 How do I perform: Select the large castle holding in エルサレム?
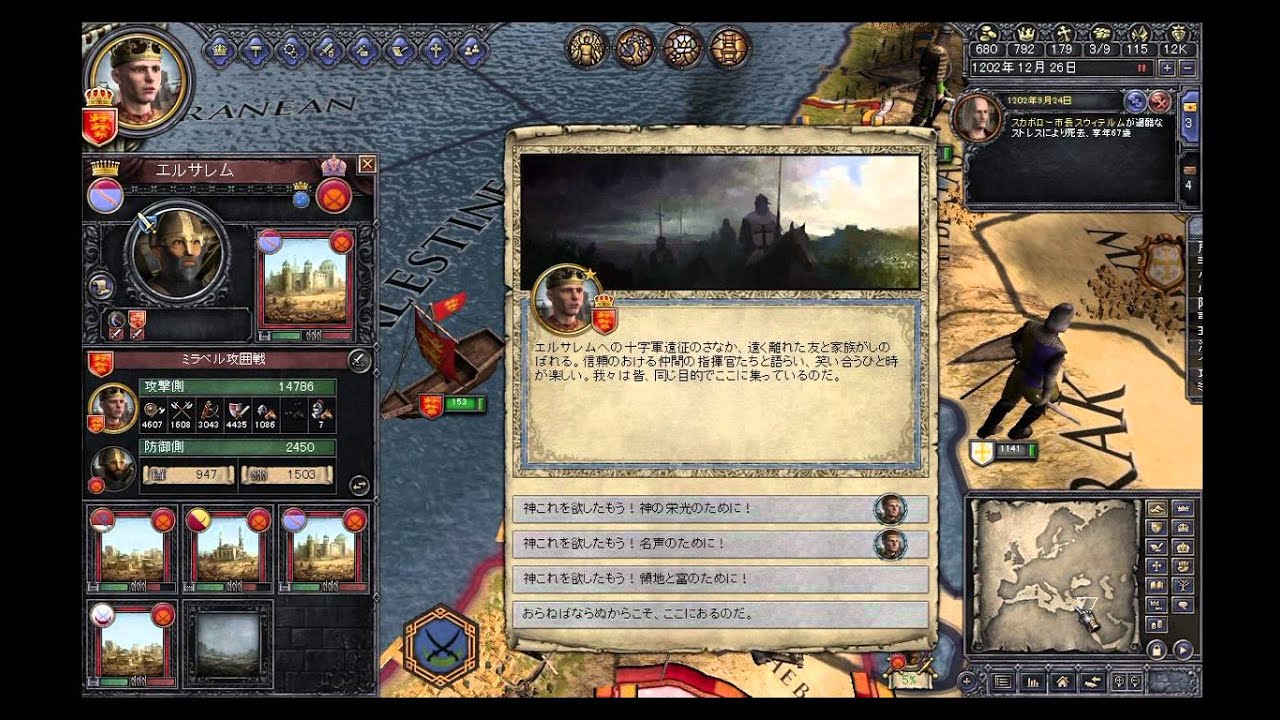(x=305, y=281)
